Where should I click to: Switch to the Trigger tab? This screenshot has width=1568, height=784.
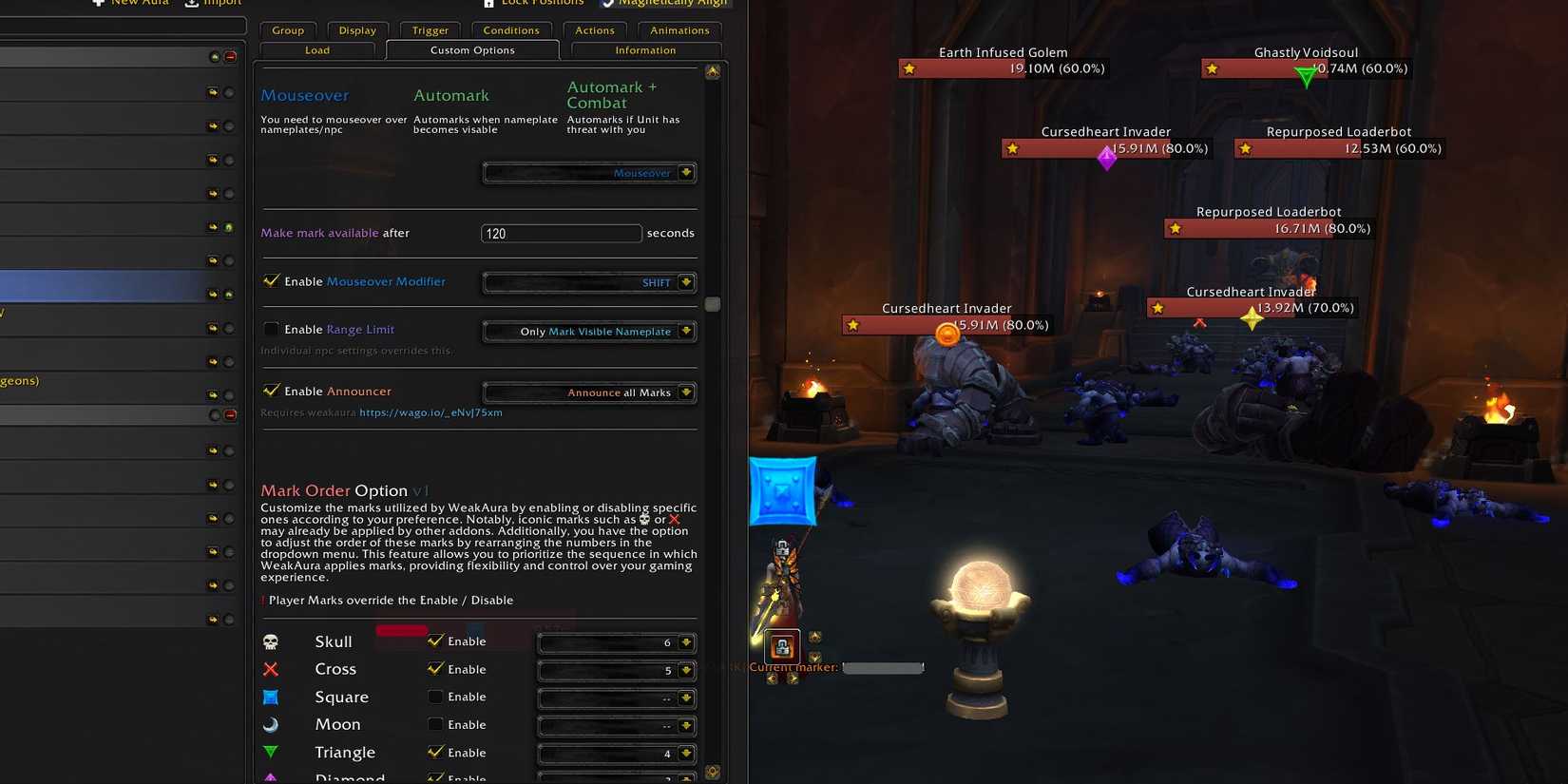430,29
